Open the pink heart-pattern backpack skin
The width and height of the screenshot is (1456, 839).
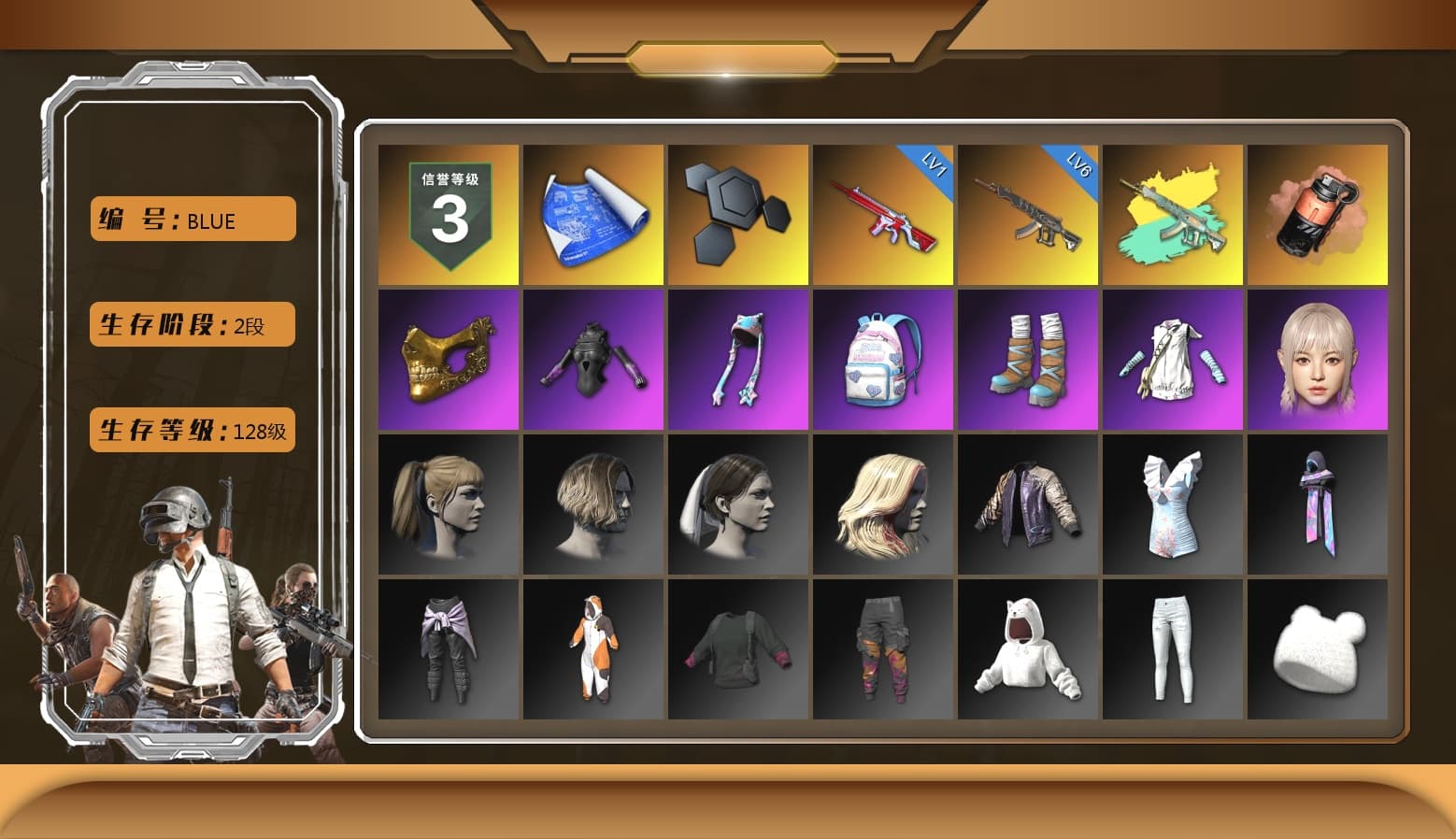[x=883, y=360]
